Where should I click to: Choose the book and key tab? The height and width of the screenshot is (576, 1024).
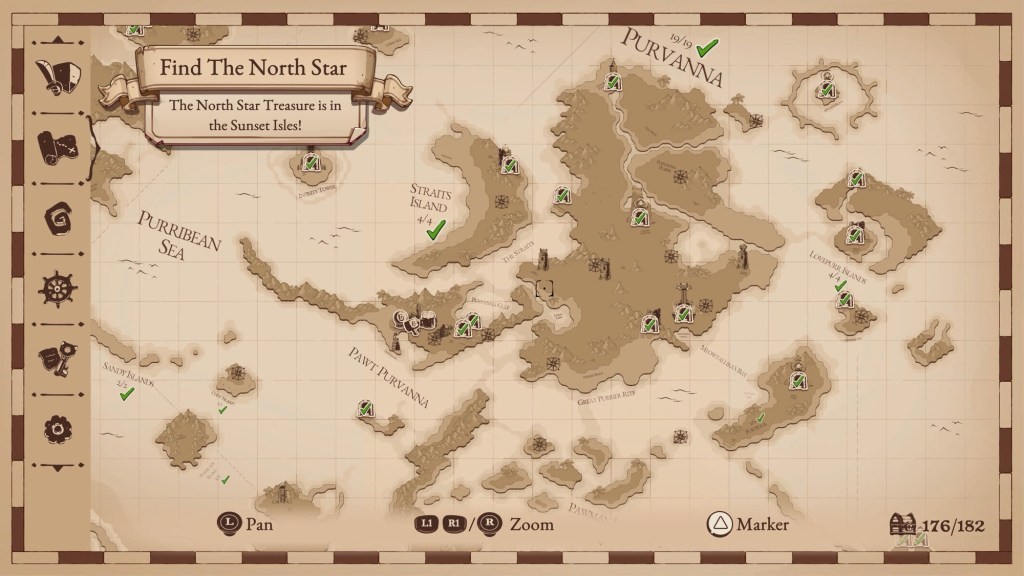click(56, 360)
